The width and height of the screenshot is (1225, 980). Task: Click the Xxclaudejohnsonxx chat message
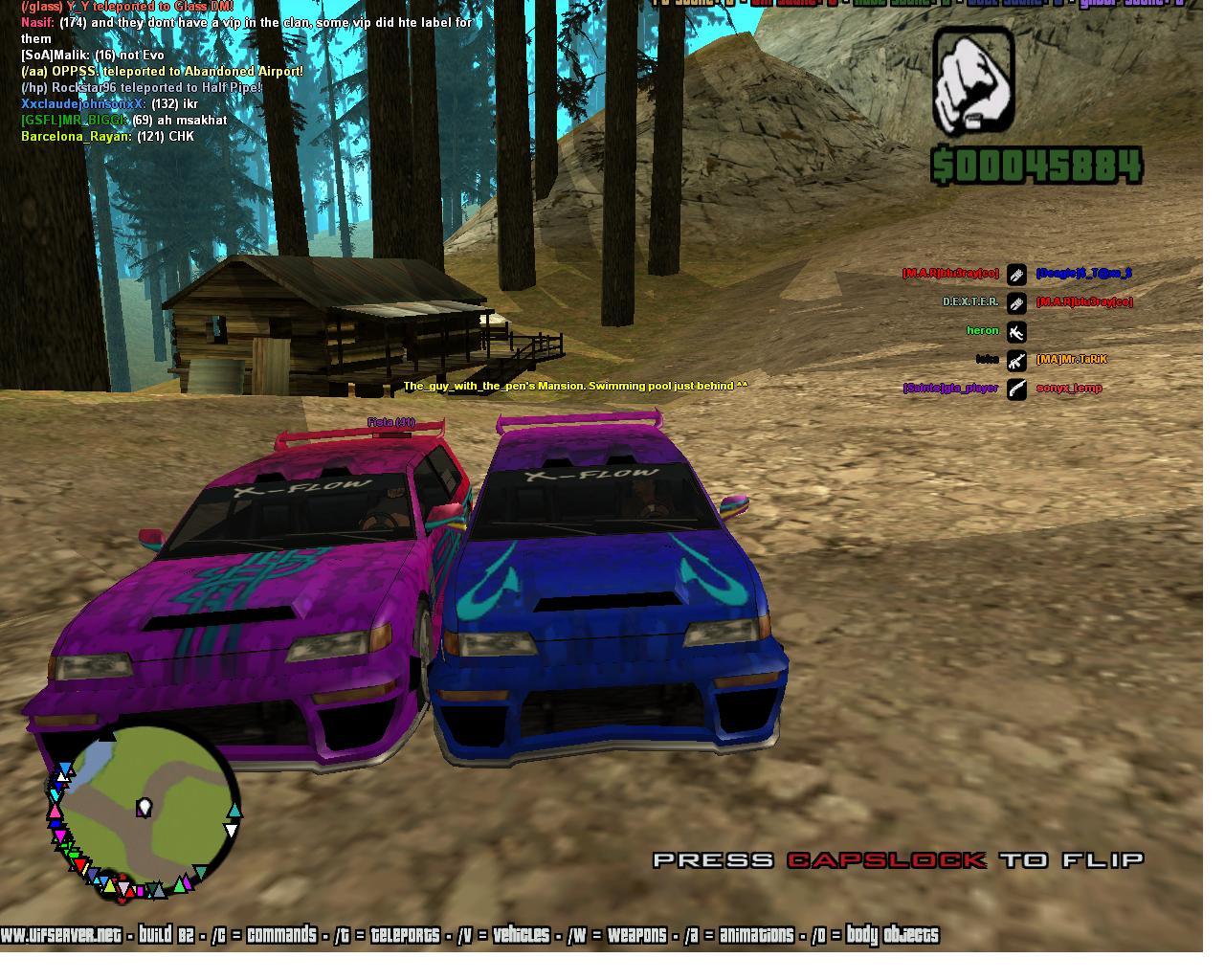click(x=109, y=104)
